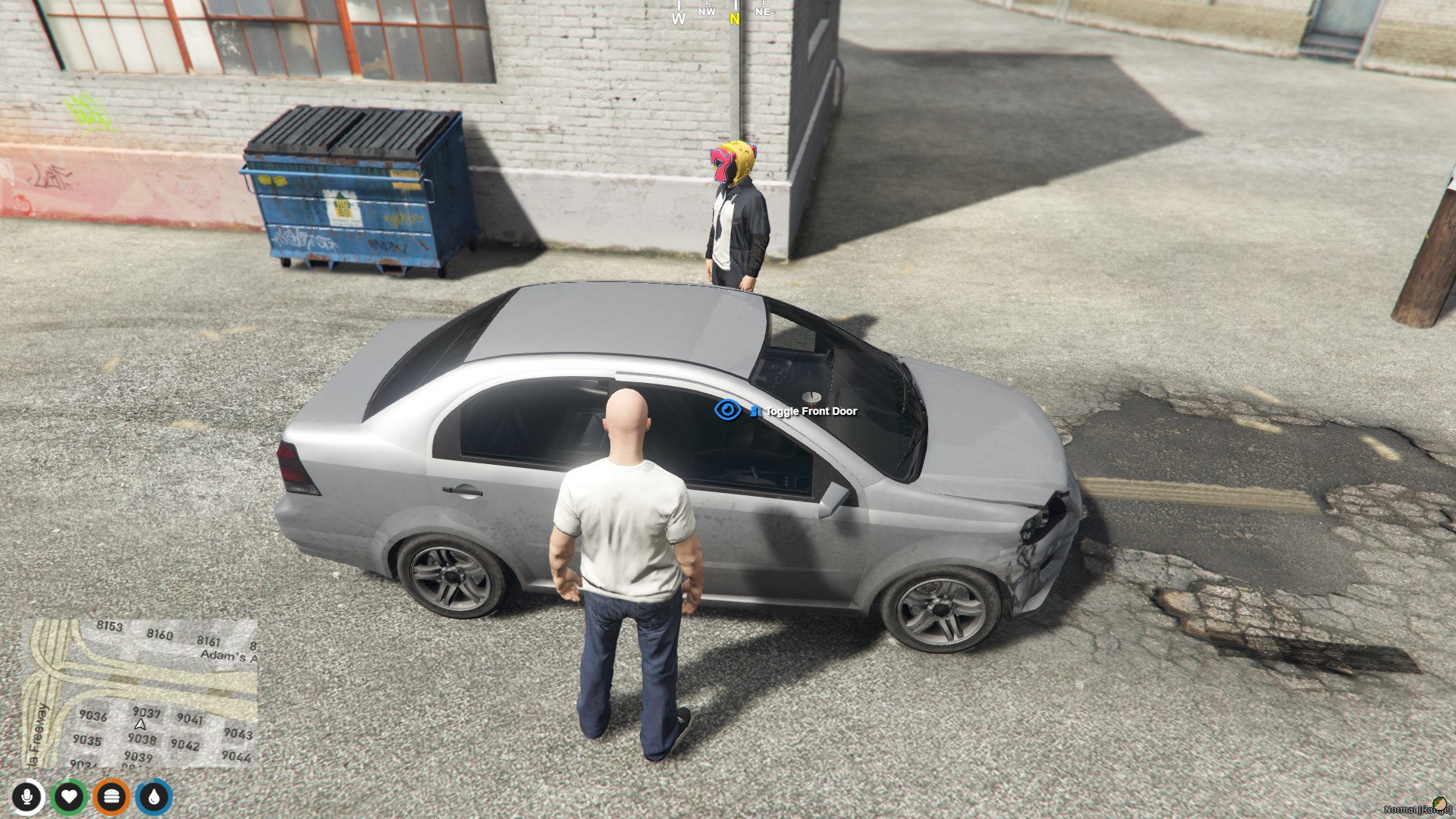Select the heart health status icon
1456x819 pixels.
coord(69,797)
